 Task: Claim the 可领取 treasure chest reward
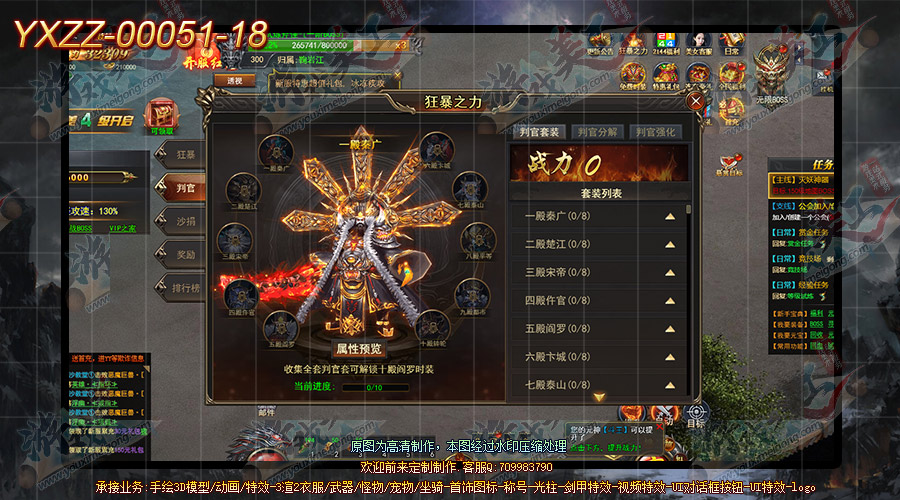pos(159,117)
